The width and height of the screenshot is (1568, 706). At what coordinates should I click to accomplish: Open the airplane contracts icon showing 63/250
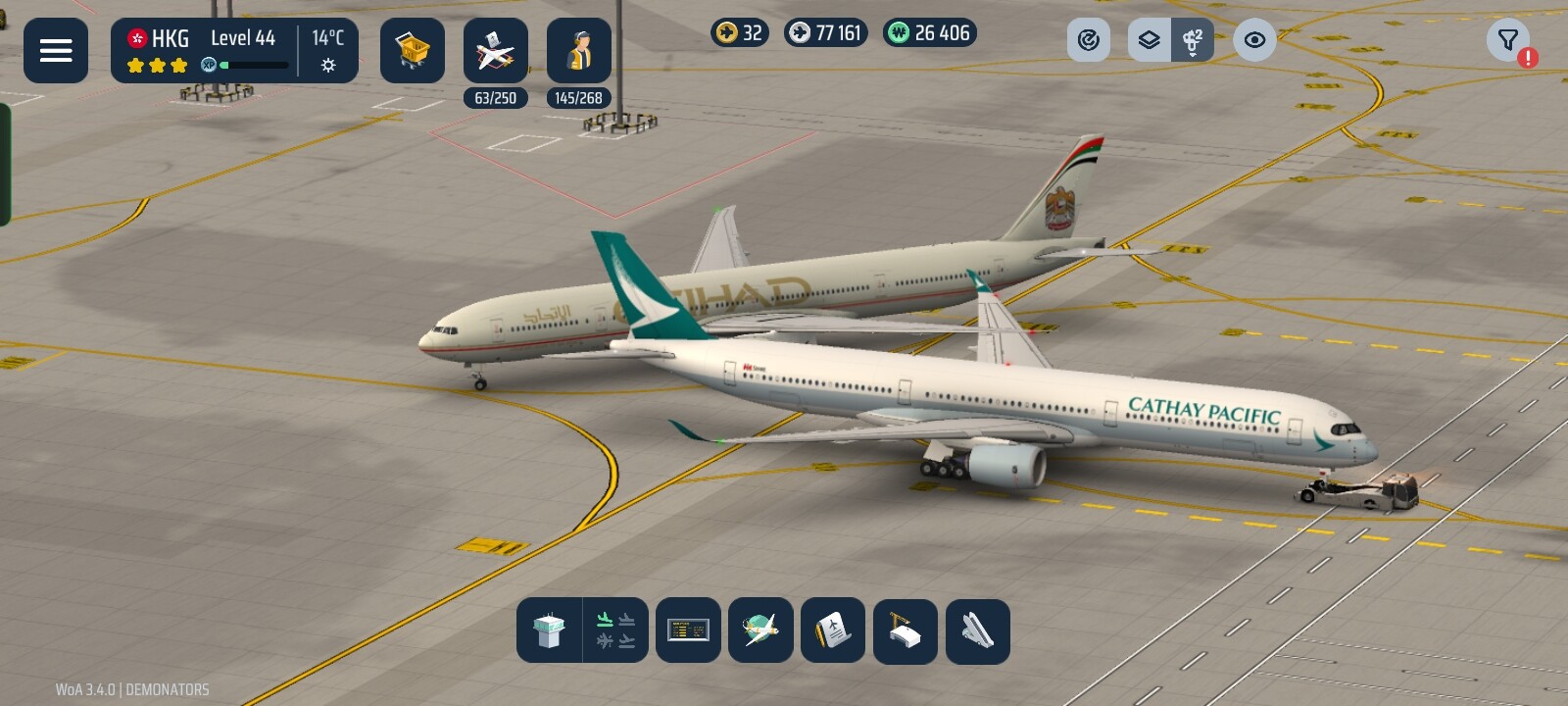click(x=496, y=51)
